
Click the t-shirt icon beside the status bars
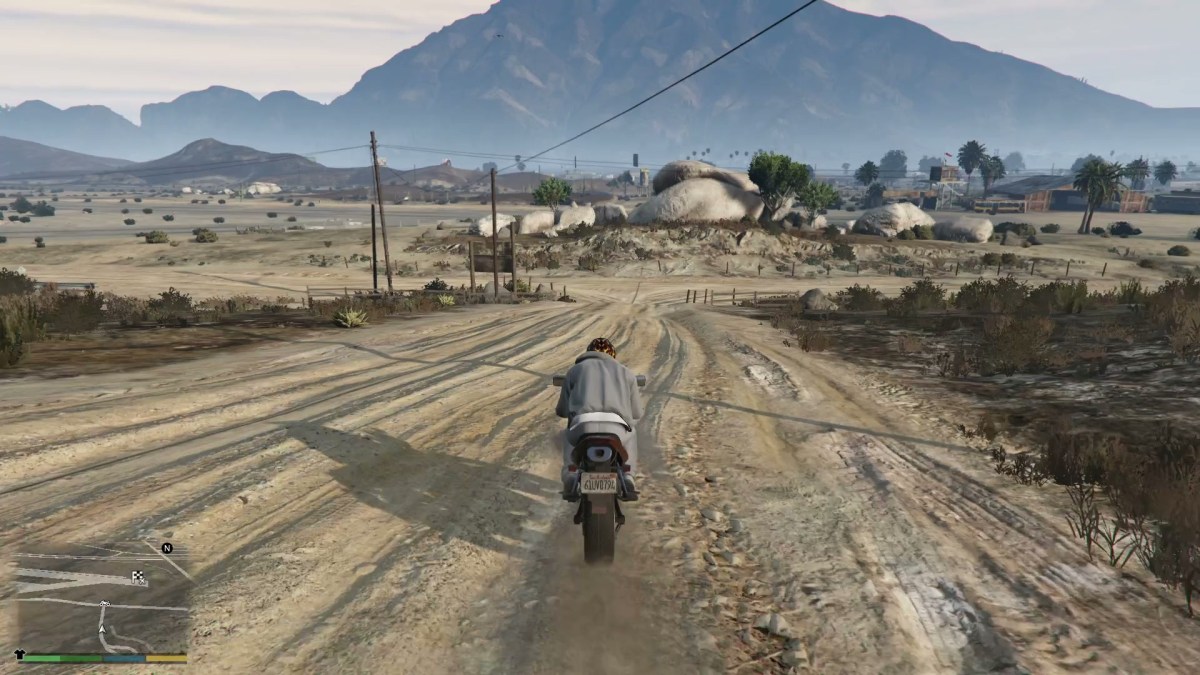[18, 653]
